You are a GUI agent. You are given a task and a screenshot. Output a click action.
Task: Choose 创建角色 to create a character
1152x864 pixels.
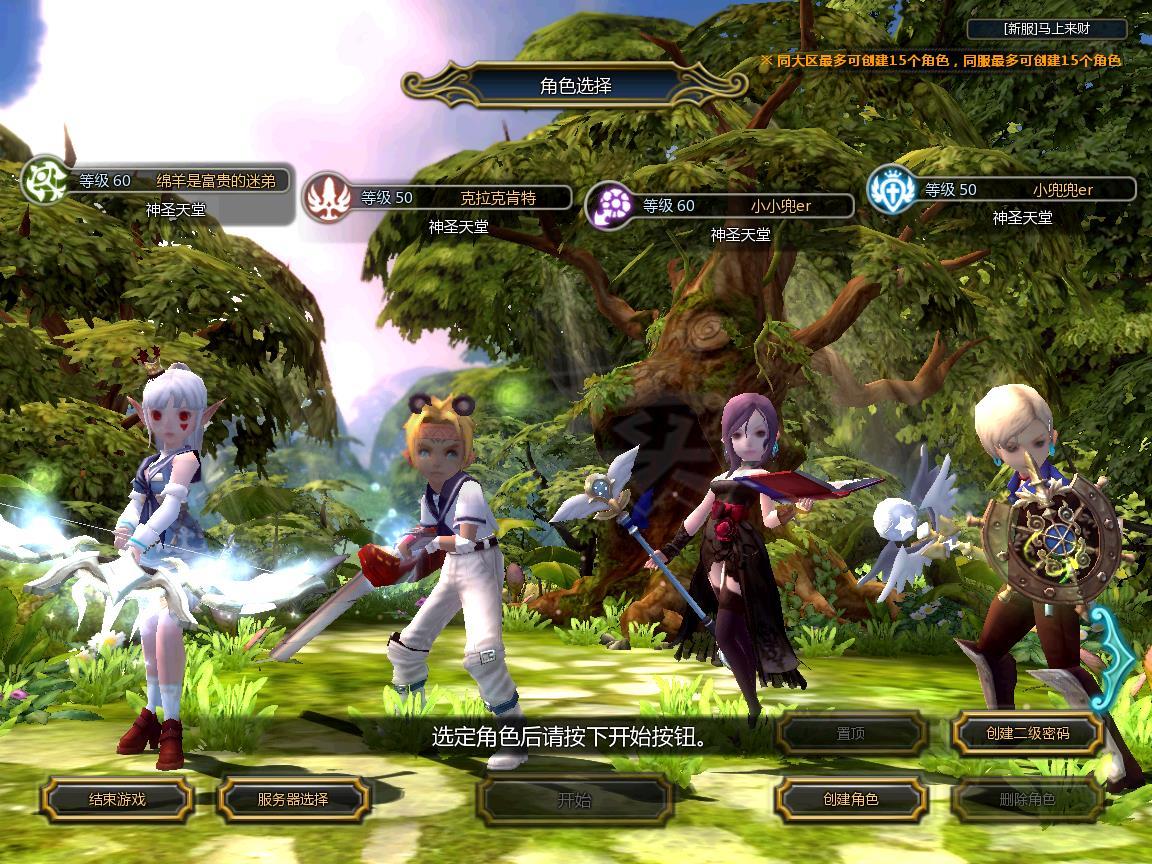(x=851, y=799)
